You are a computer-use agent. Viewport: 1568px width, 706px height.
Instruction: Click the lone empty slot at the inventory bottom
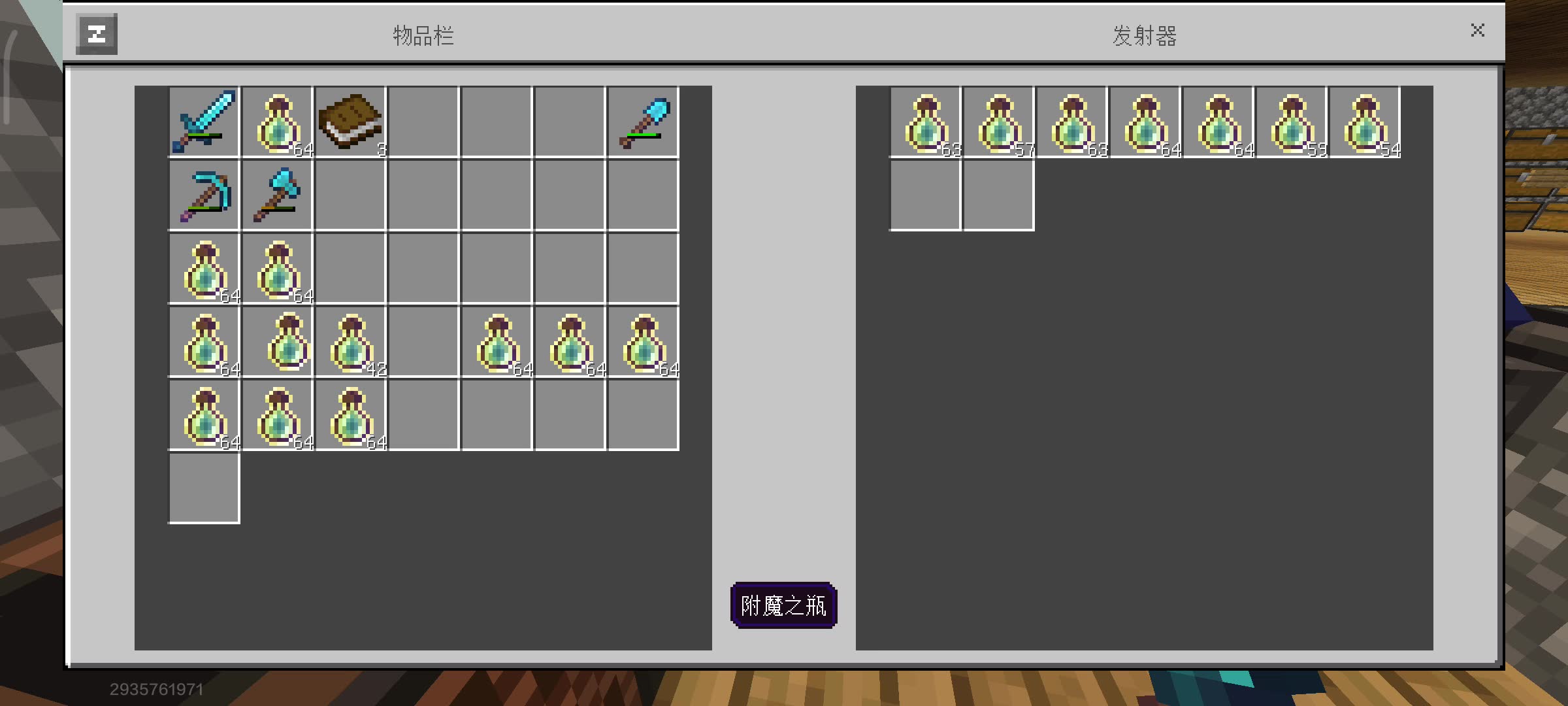204,489
